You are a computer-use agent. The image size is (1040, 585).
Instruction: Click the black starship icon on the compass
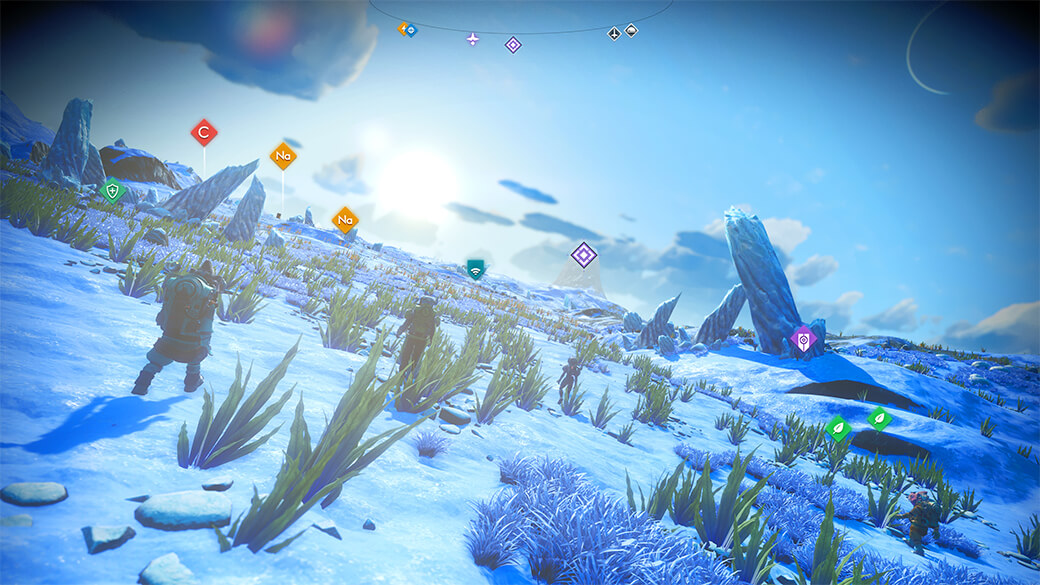614,34
